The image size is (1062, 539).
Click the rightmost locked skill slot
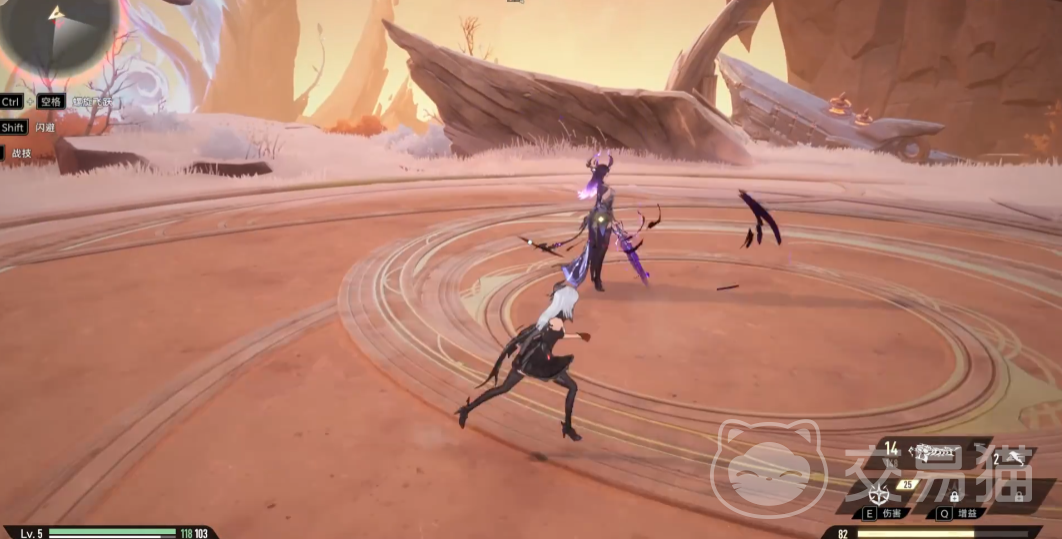1021,494
